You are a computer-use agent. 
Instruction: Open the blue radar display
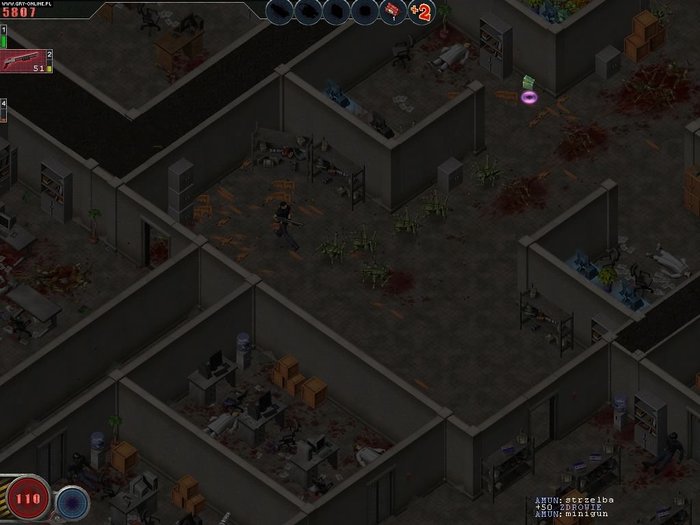point(72,499)
